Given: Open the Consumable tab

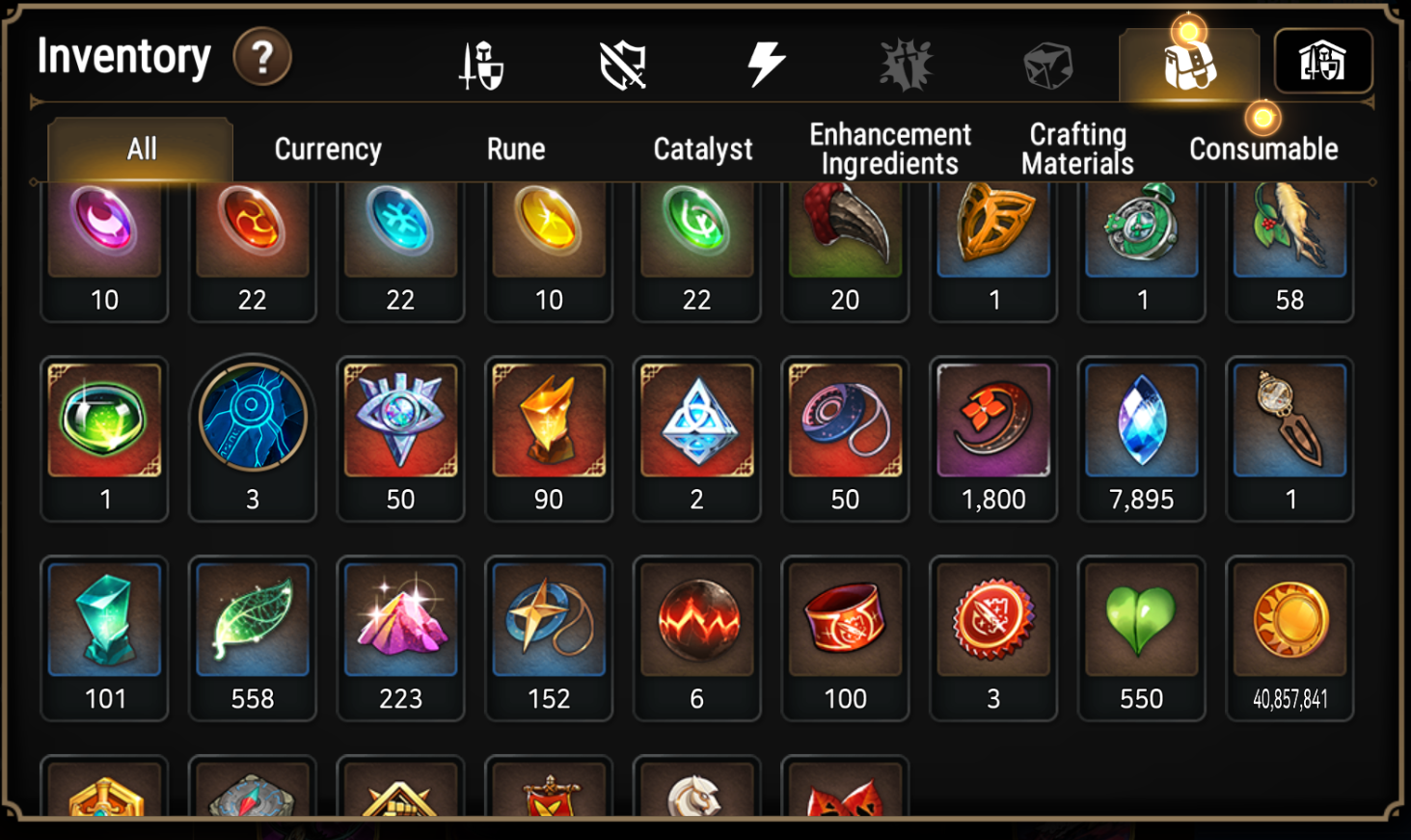Looking at the screenshot, I should coord(1264,149).
